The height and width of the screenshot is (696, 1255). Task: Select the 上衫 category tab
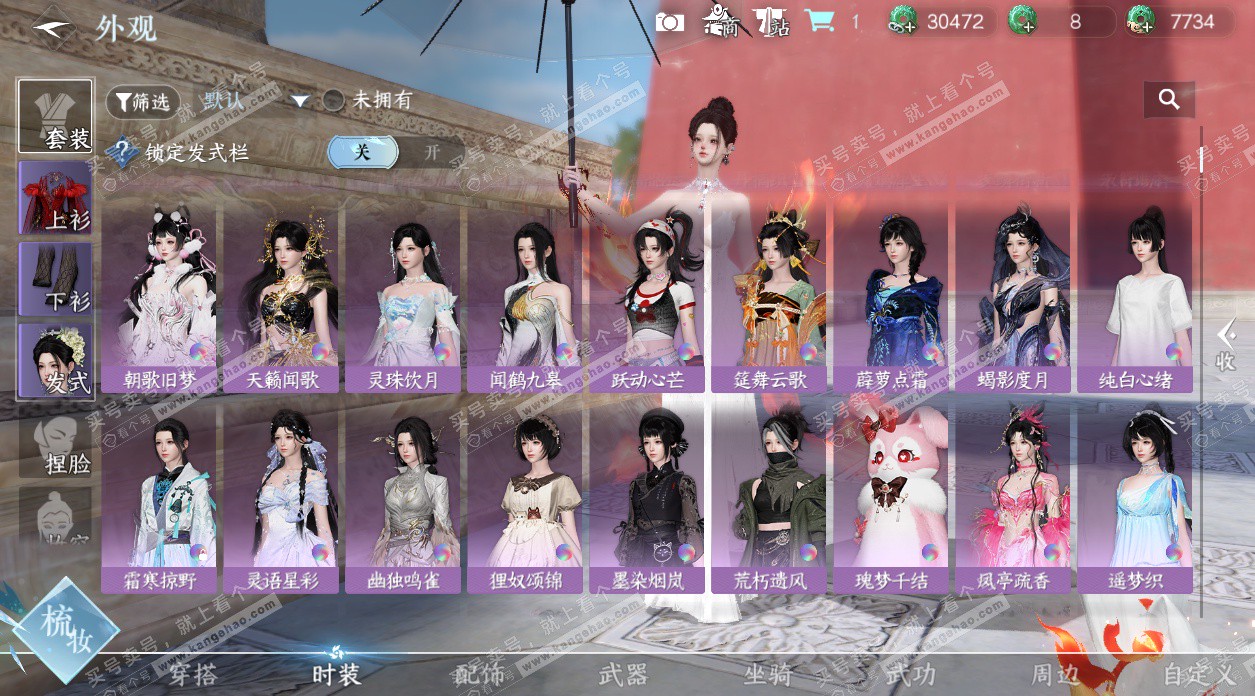click(x=56, y=197)
